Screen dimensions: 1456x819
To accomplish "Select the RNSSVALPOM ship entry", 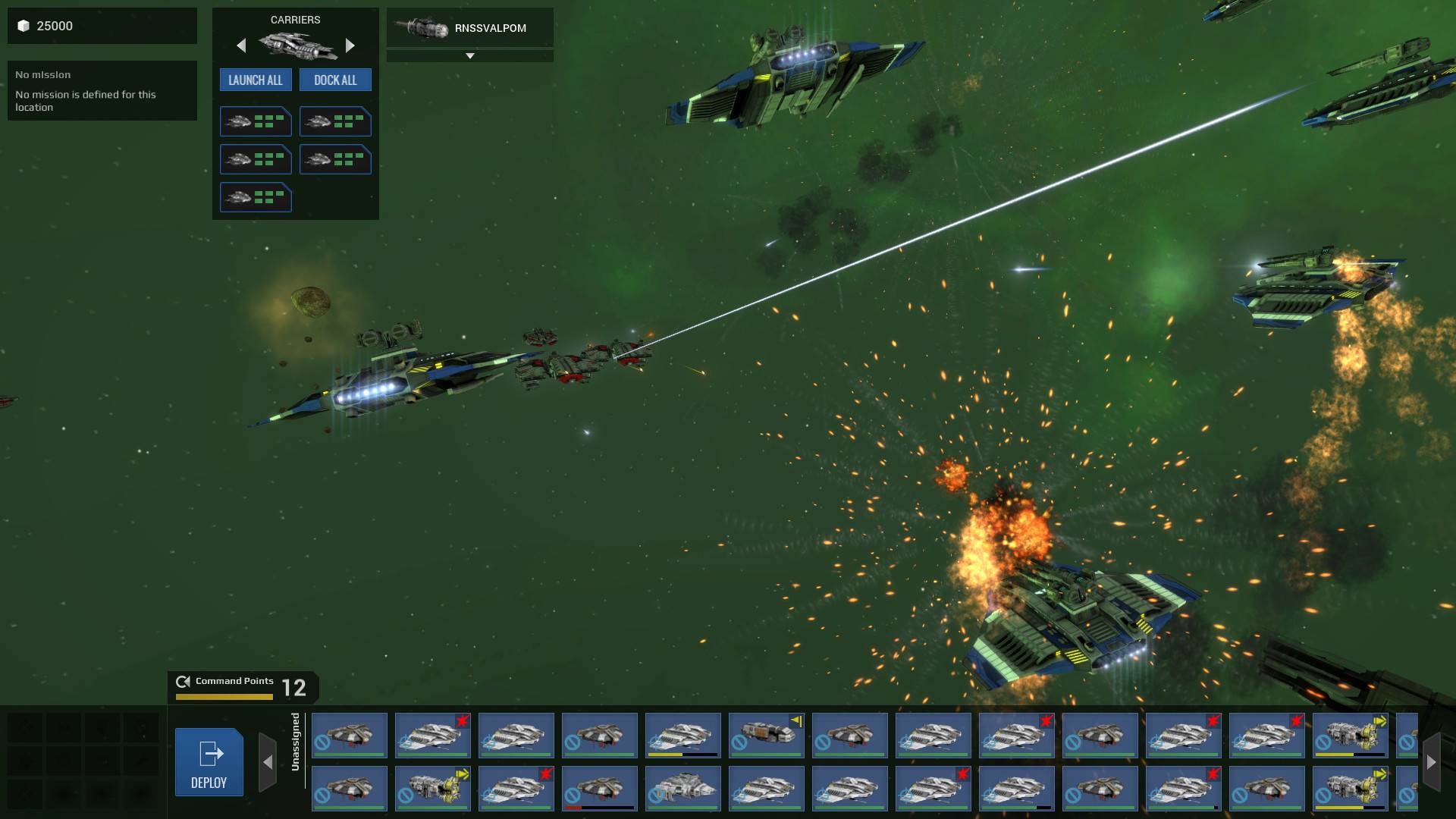I will tap(469, 28).
